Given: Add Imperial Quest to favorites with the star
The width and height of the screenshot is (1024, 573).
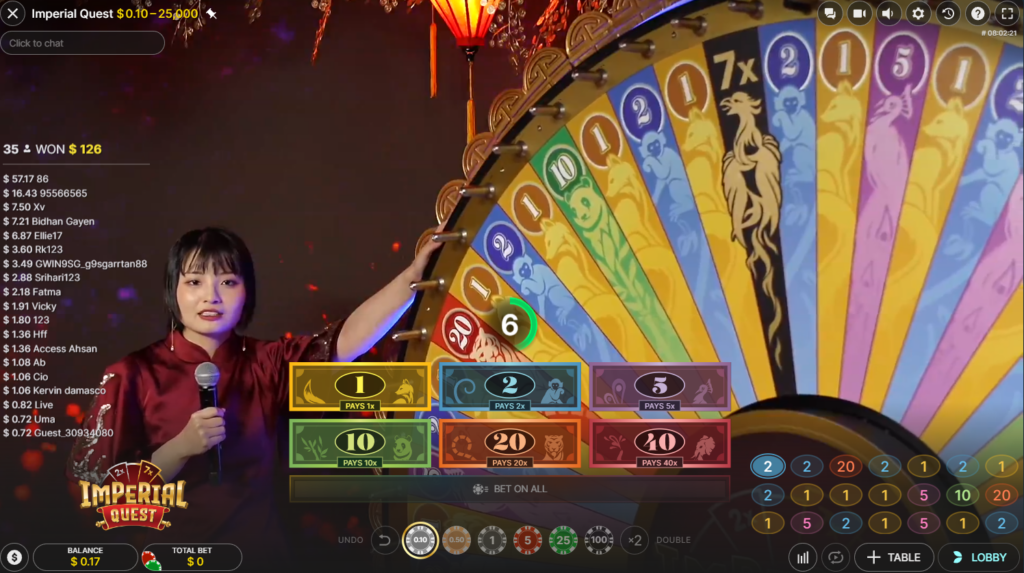Looking at the screenshot, I should click(211, 14).
